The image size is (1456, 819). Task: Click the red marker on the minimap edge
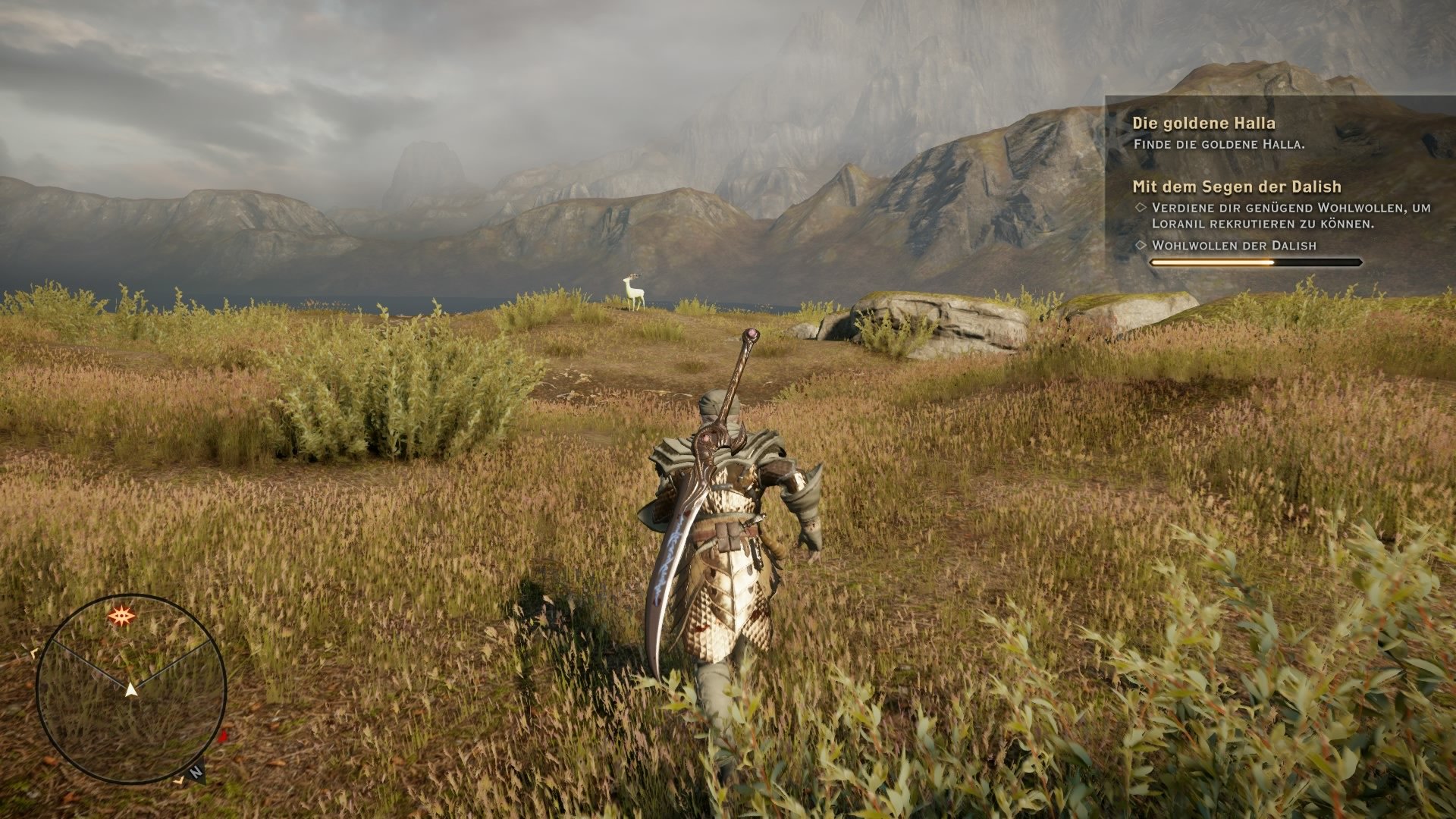223,737
